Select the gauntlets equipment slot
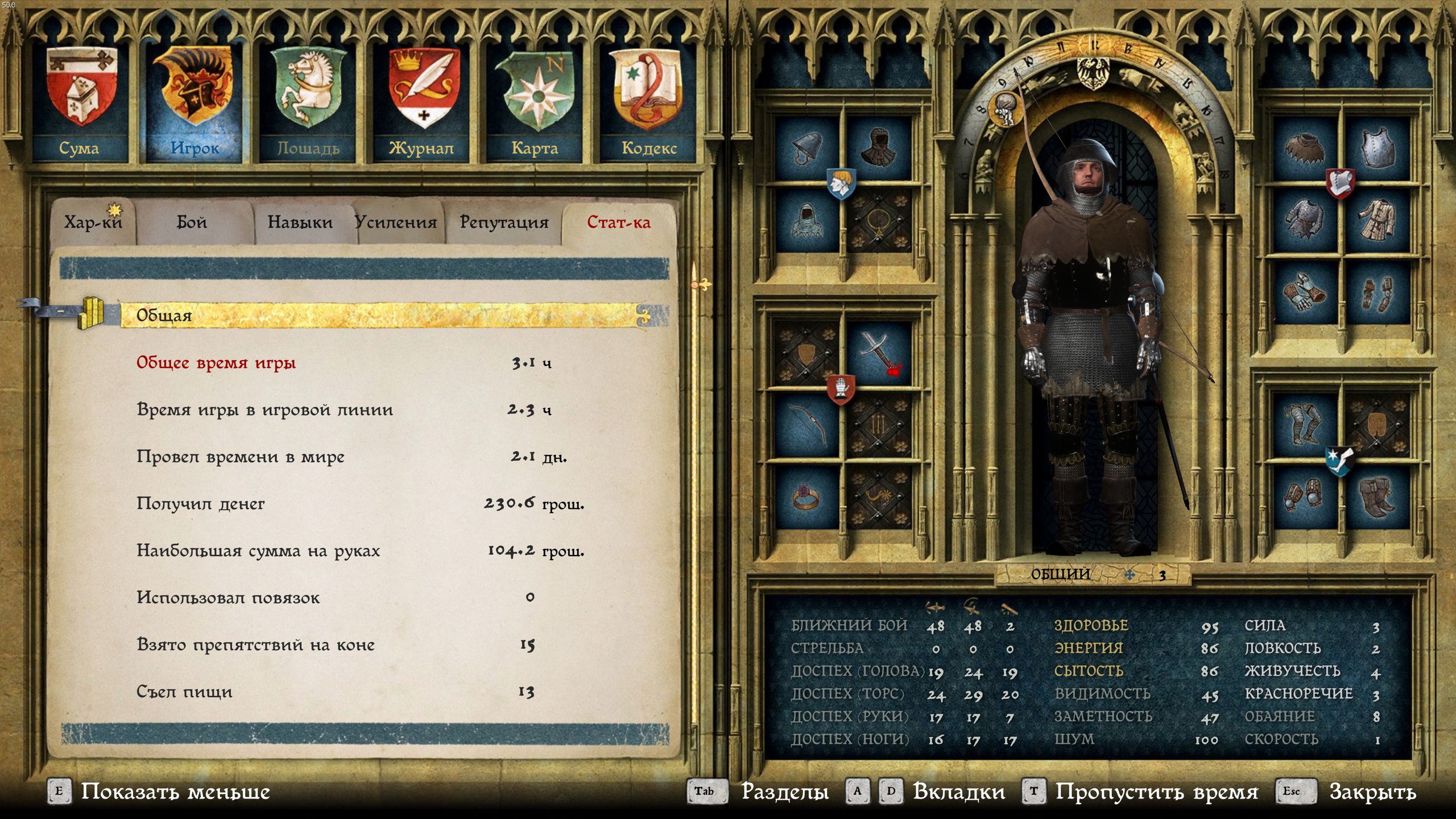 coord(1305,293)
